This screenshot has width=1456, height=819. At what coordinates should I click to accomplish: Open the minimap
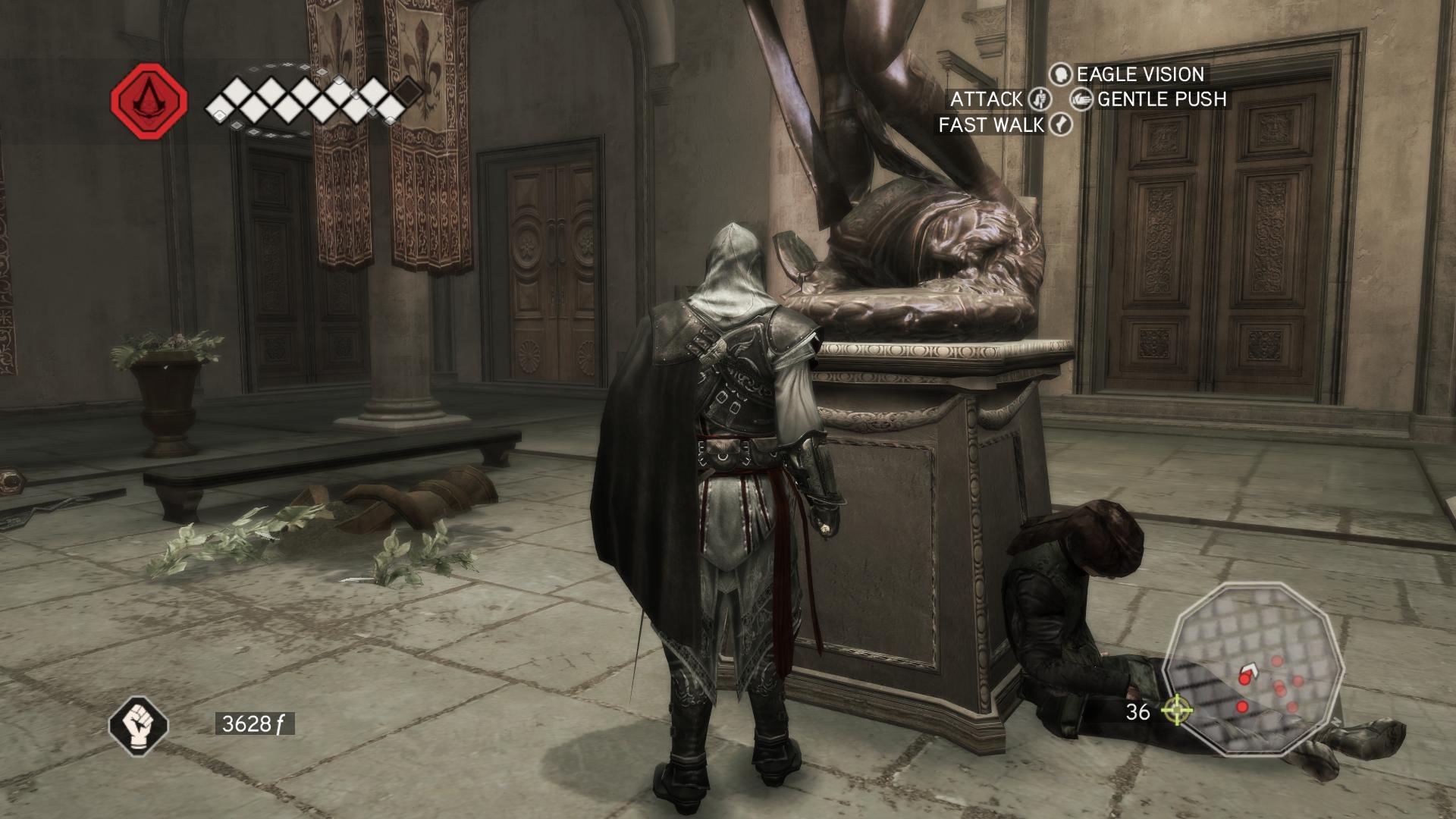click(1255, 669)
